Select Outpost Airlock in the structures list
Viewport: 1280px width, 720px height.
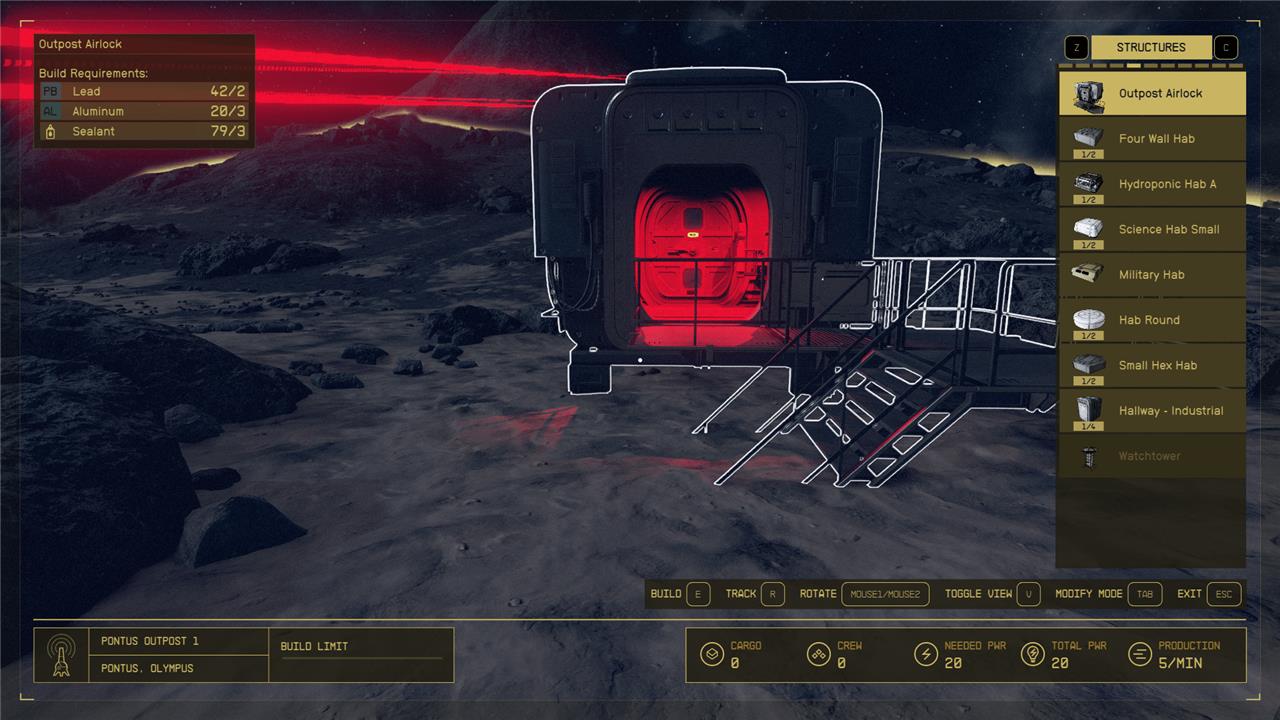[x=1152, y=94]
